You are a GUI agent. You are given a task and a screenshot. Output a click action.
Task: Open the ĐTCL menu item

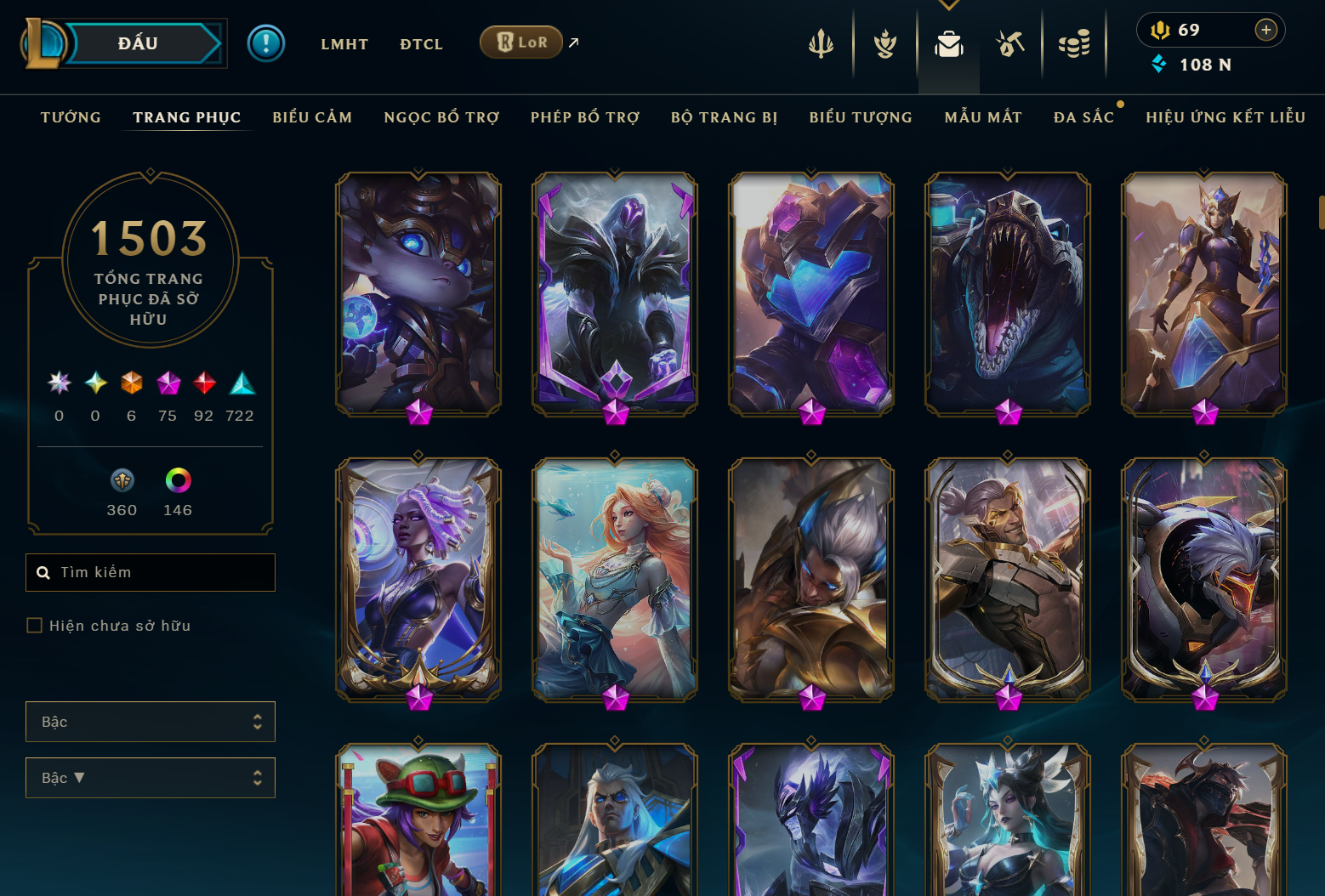click(421, 43)
